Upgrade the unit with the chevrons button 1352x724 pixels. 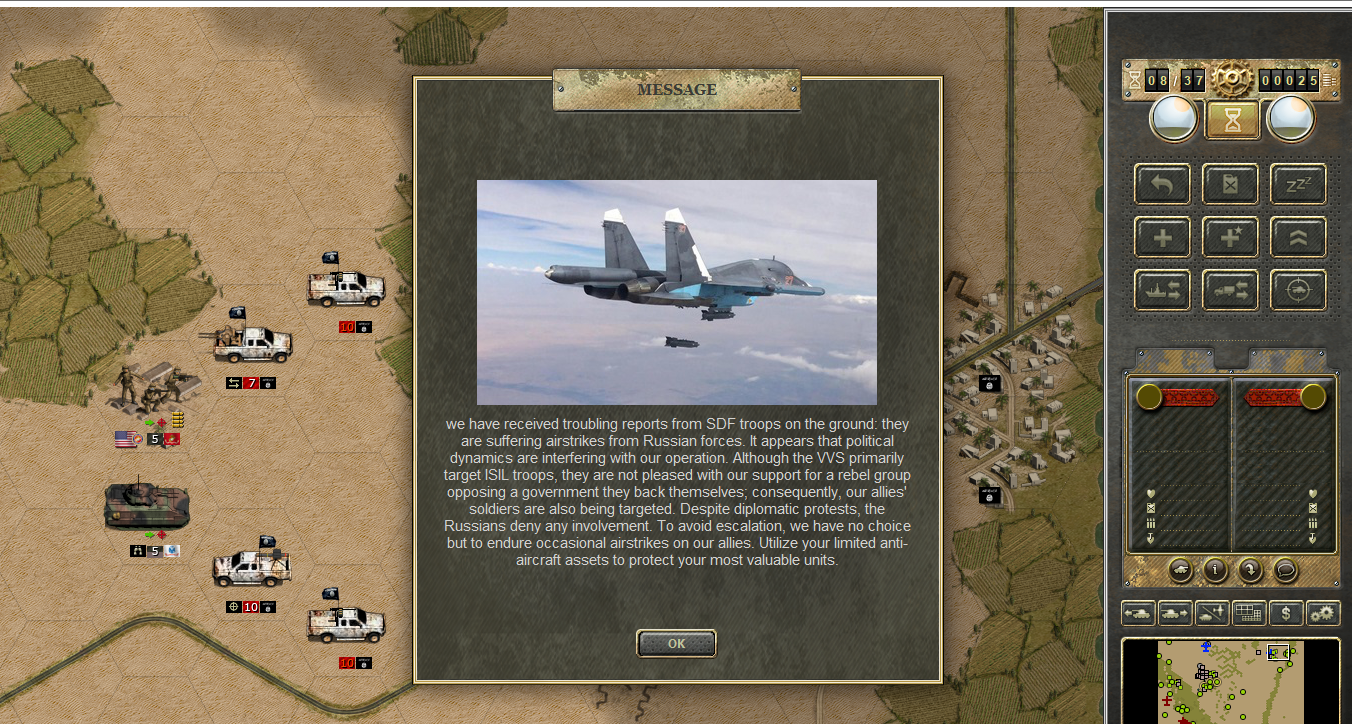click(1298, 237)
